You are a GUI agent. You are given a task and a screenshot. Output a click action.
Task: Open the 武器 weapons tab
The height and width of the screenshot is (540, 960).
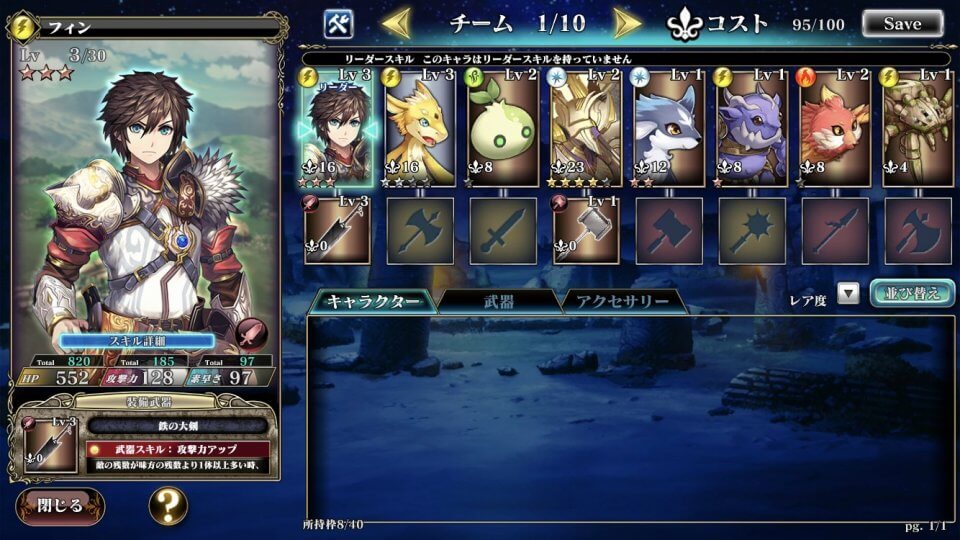(x=499, y=301)
